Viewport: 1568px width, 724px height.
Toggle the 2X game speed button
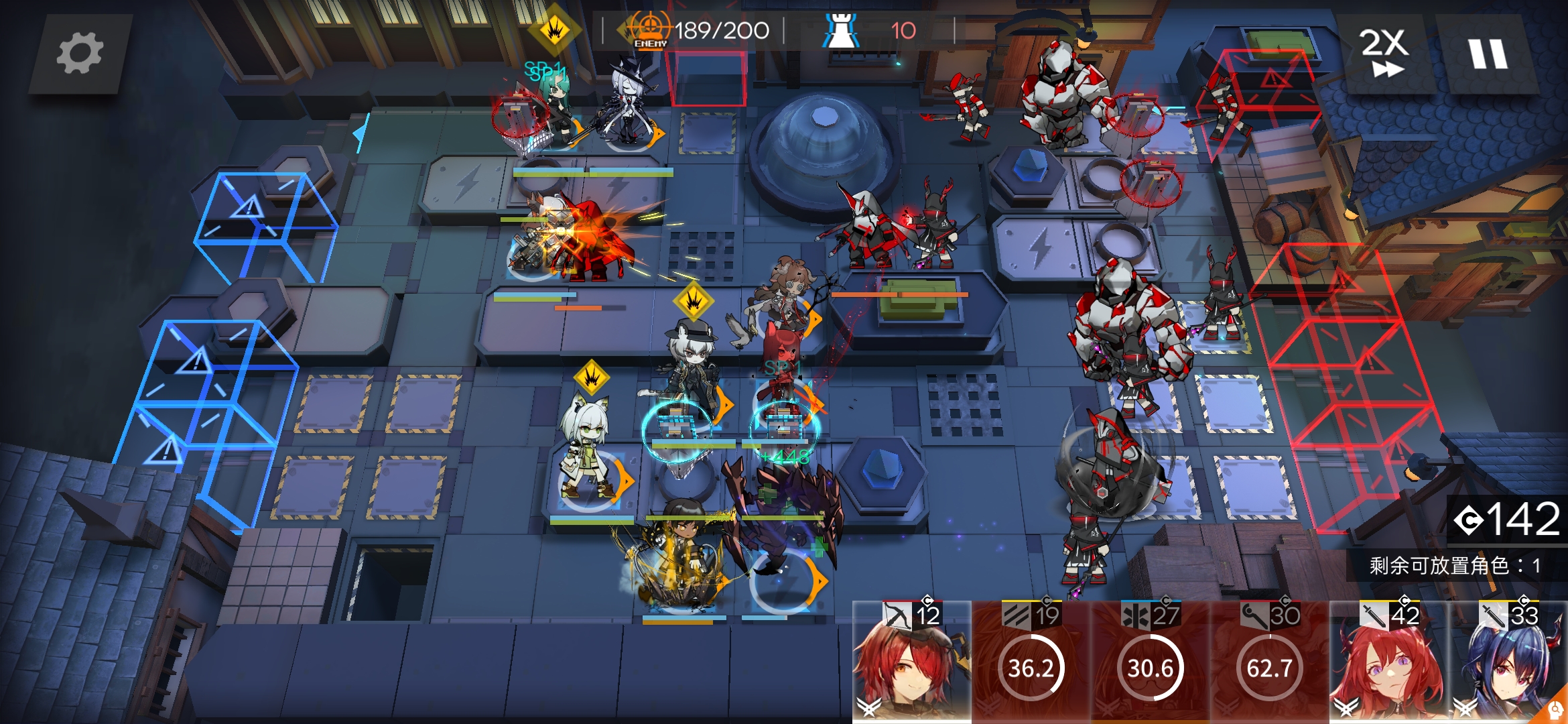click(x=1383, y=54)
